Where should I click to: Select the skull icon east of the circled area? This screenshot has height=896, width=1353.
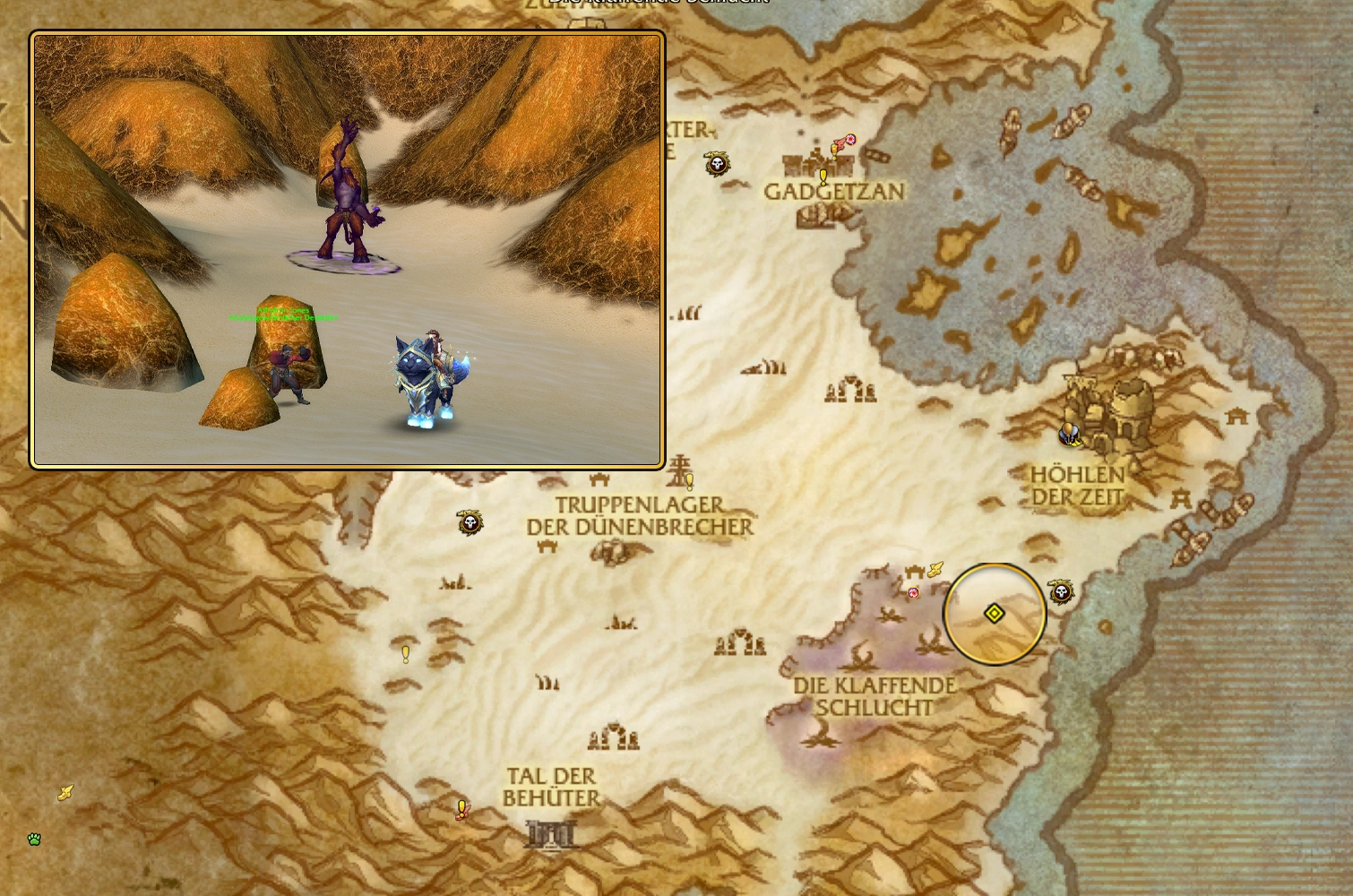click(1062, 591)
